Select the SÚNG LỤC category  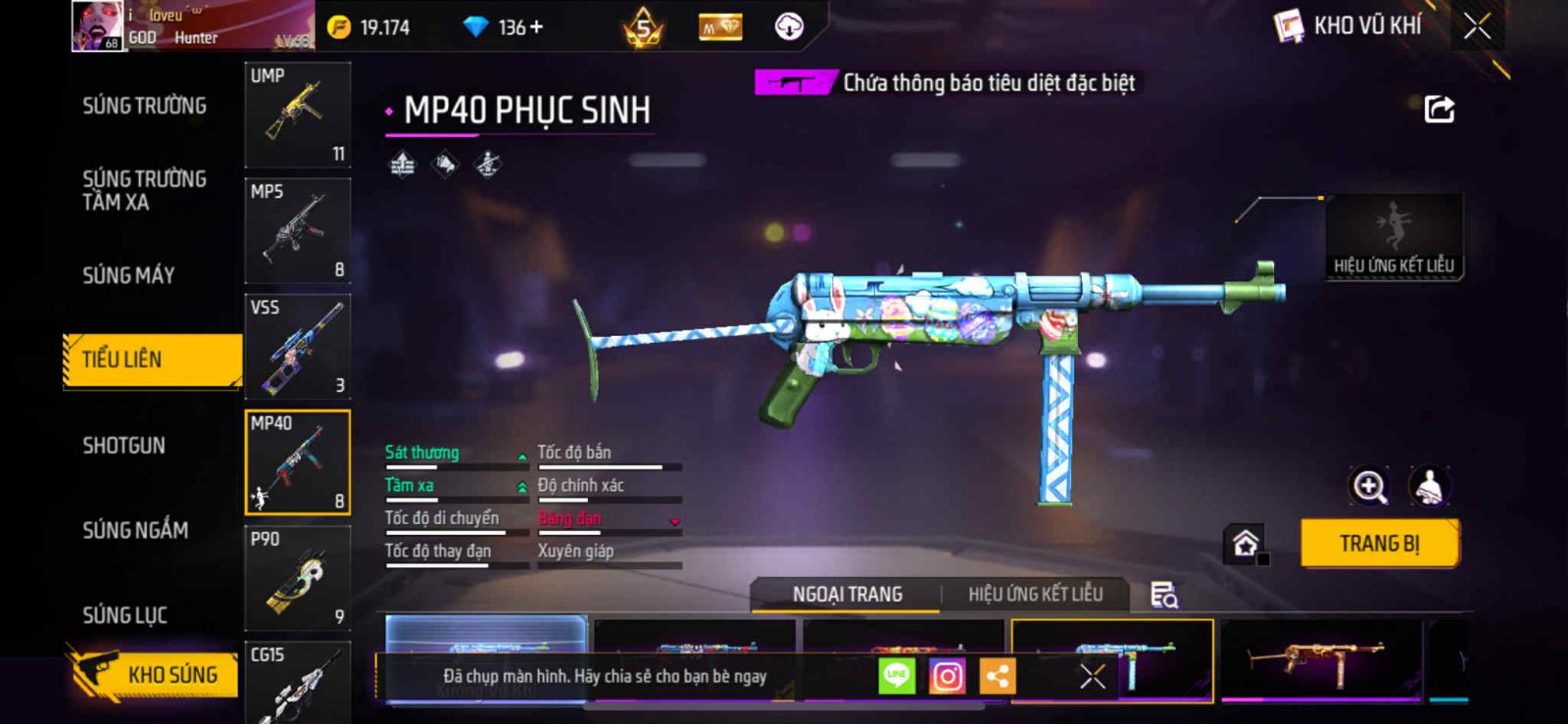[x=124, y=615]
